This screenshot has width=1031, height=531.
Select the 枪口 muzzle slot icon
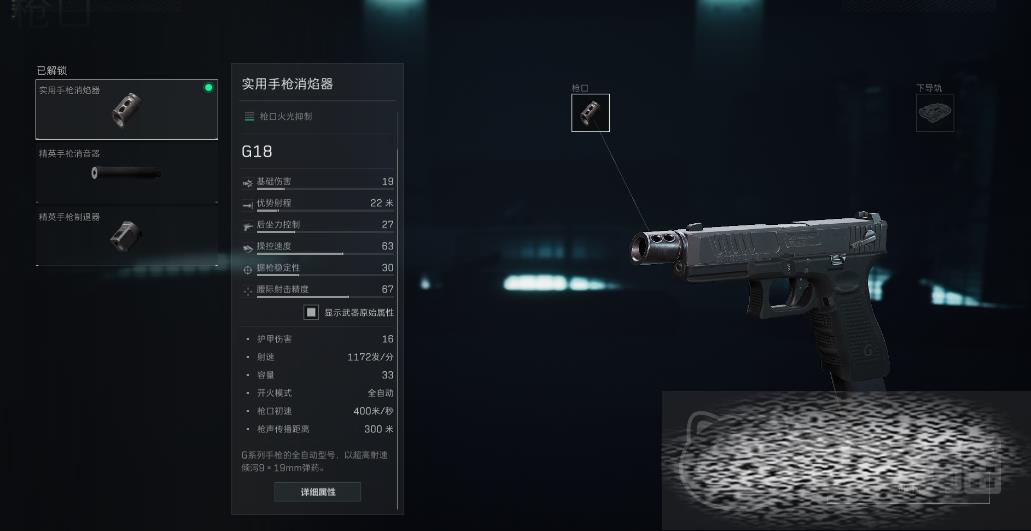[590, 113]
